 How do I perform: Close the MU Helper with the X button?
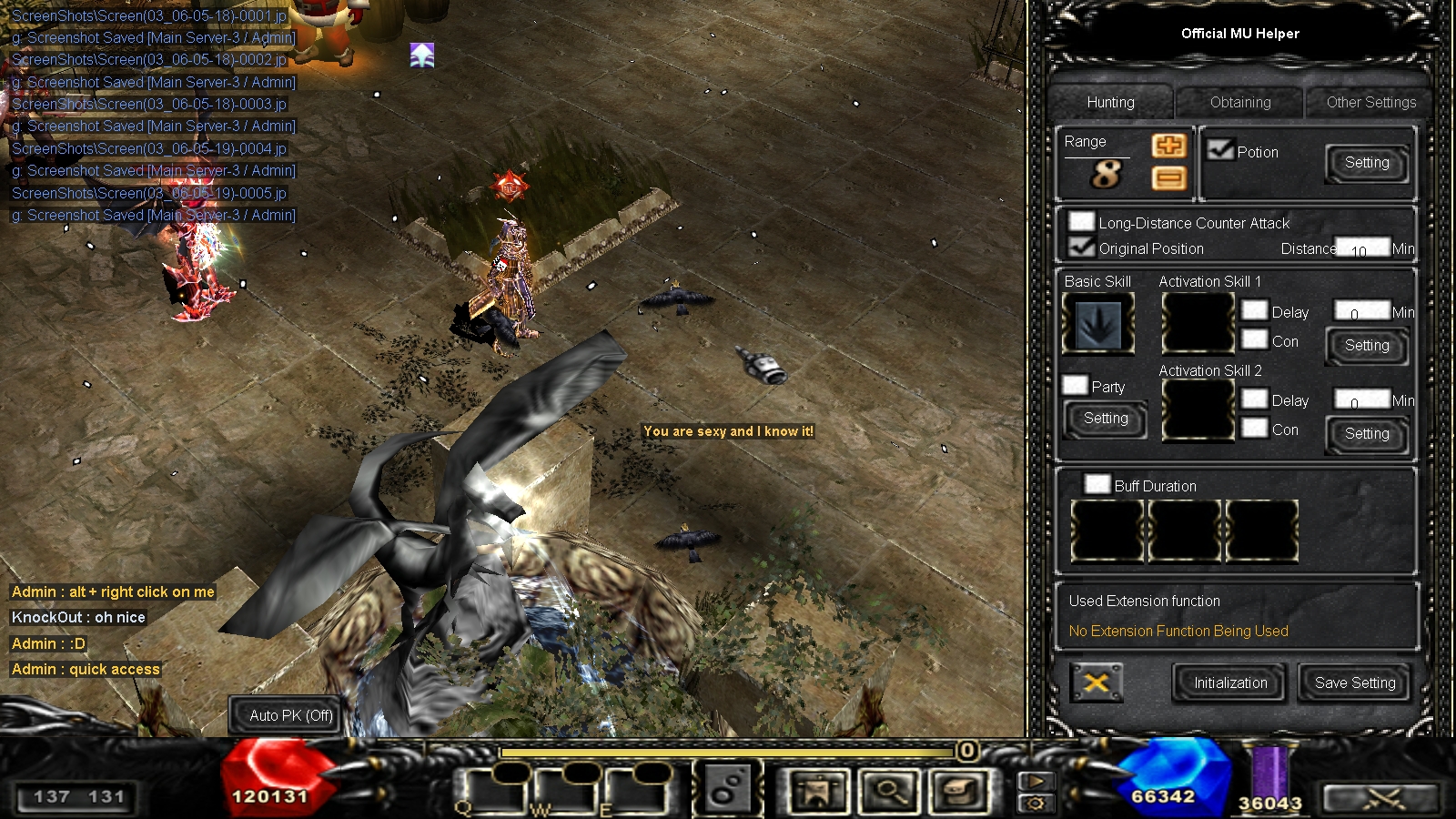pyautogui.click(x=1096, y=682)
